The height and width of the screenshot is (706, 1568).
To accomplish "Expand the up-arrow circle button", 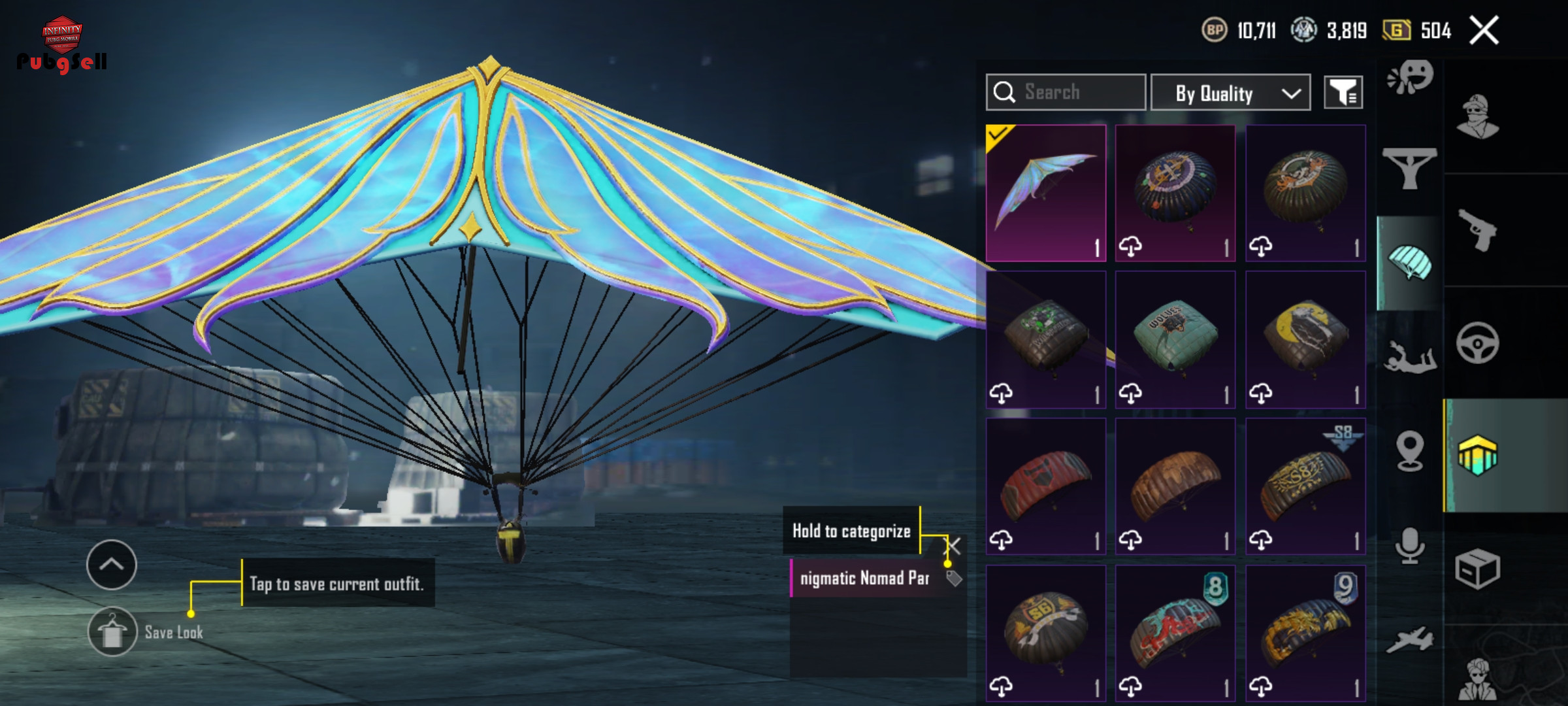I will (x=111, y=565).
